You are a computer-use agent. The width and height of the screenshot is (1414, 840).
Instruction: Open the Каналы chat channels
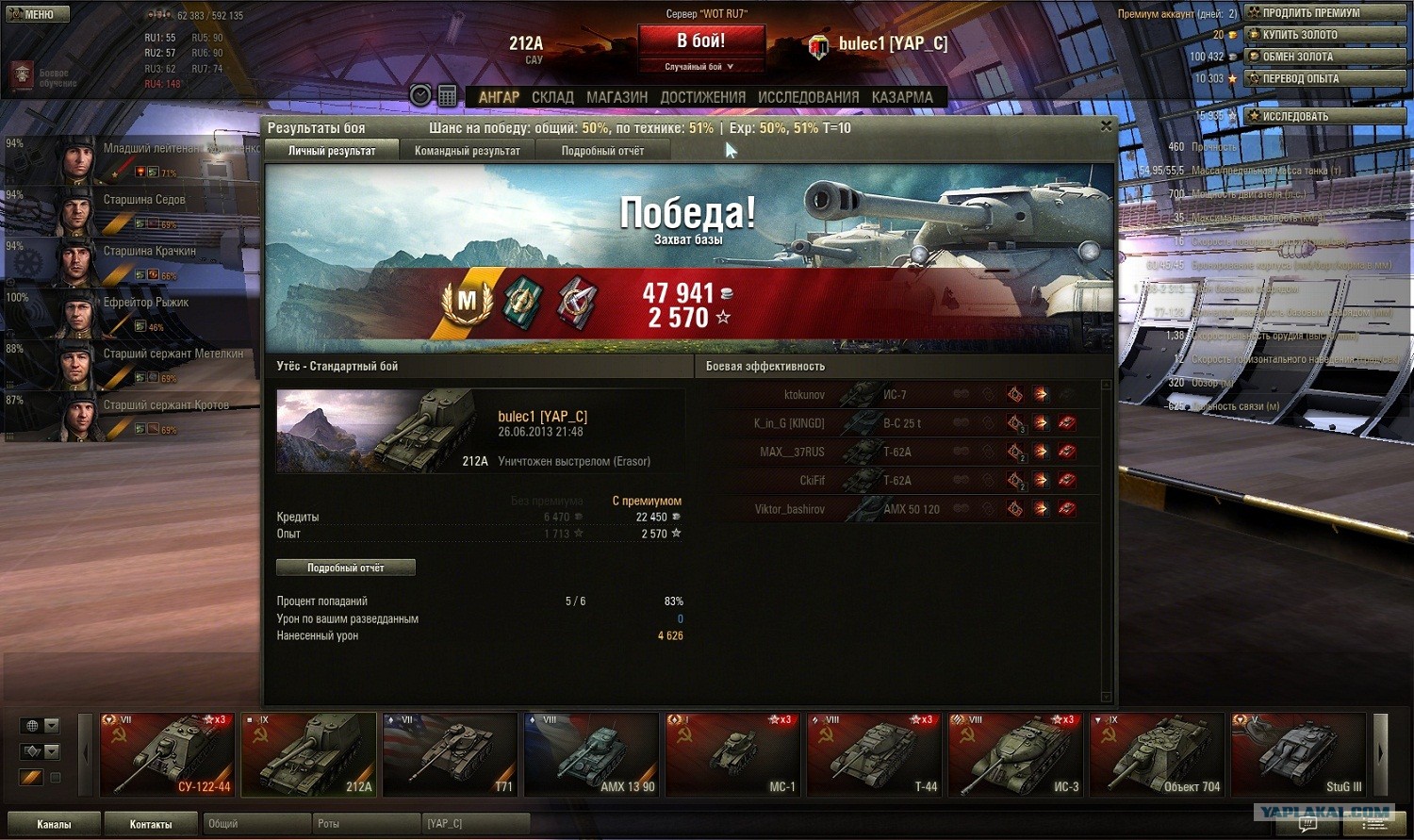(x=54, y=824)
